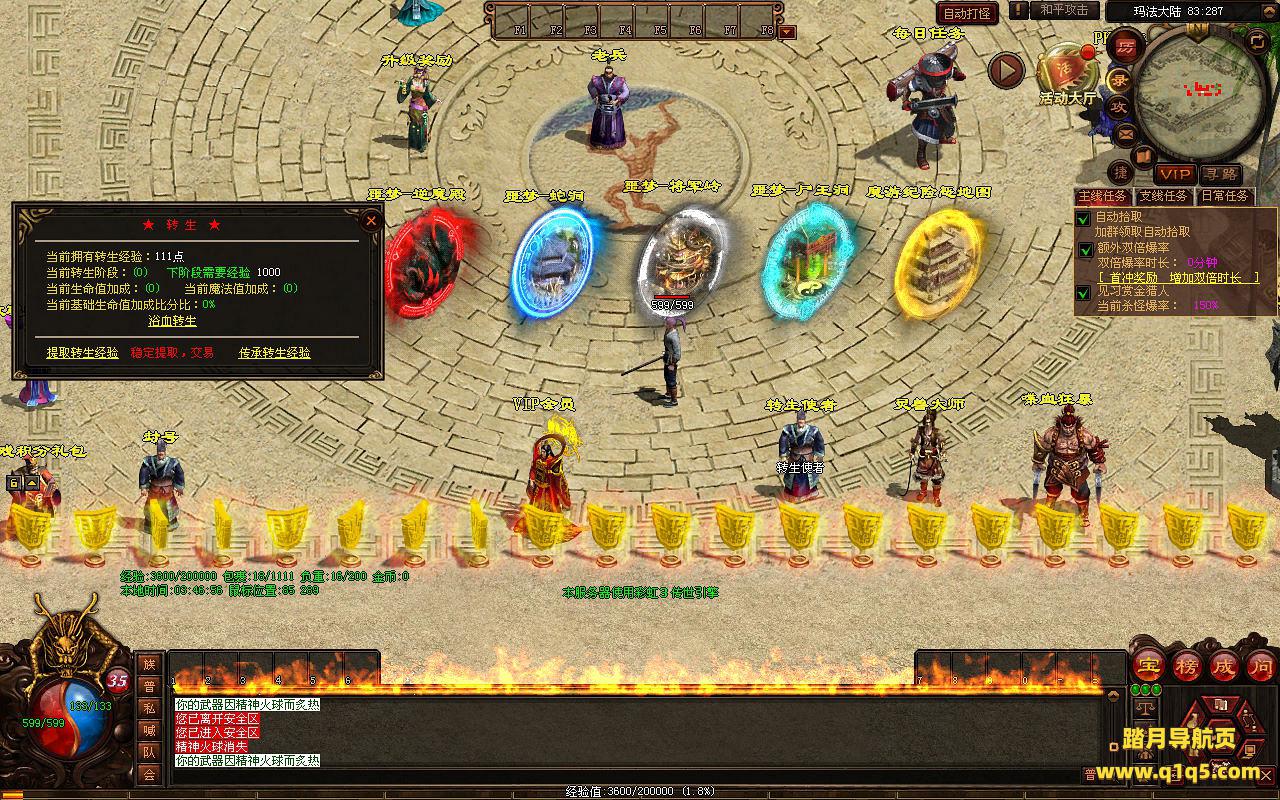The image size is (1280, 800).
Task: Open the mail envelope icon beside minimap
Action: (1126, 132)
